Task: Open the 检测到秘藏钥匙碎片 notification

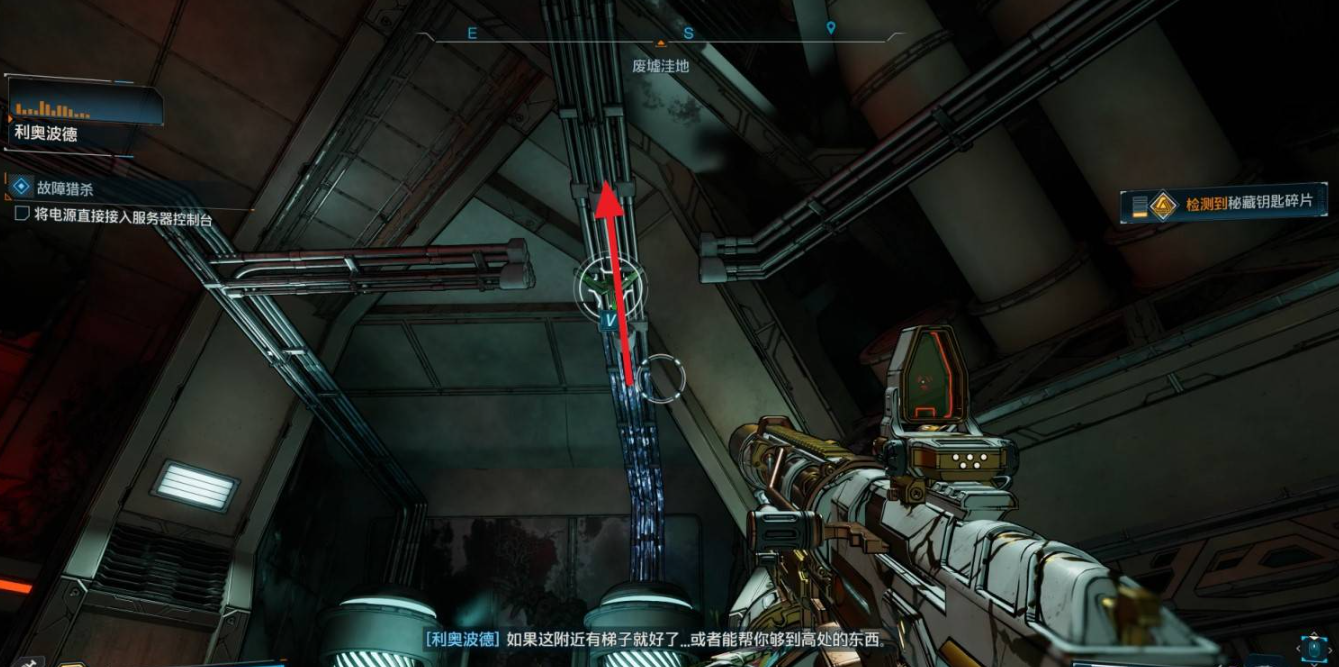Action: point(1227,205)
